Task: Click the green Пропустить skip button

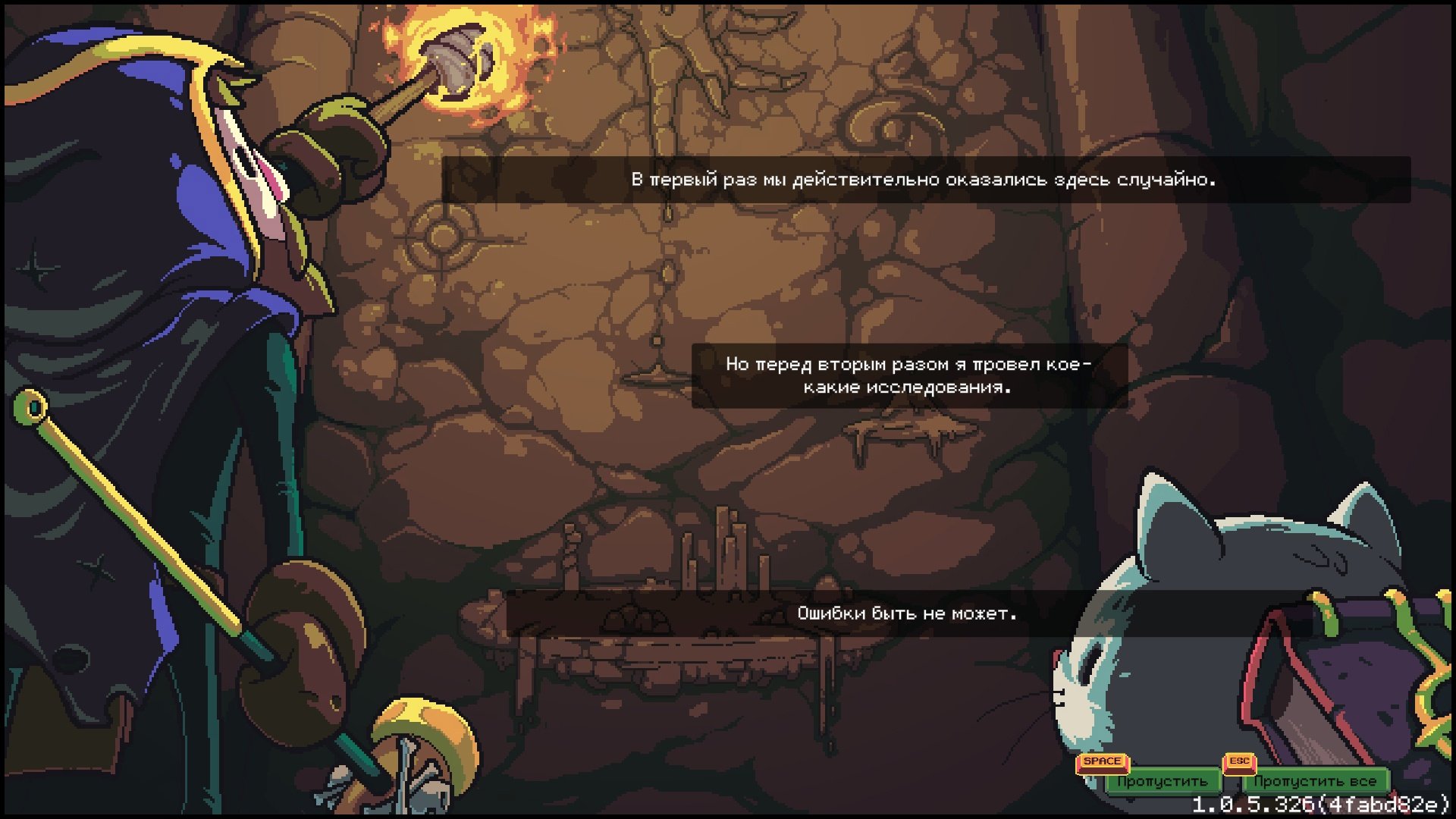Action: (x=1162, y=781)
